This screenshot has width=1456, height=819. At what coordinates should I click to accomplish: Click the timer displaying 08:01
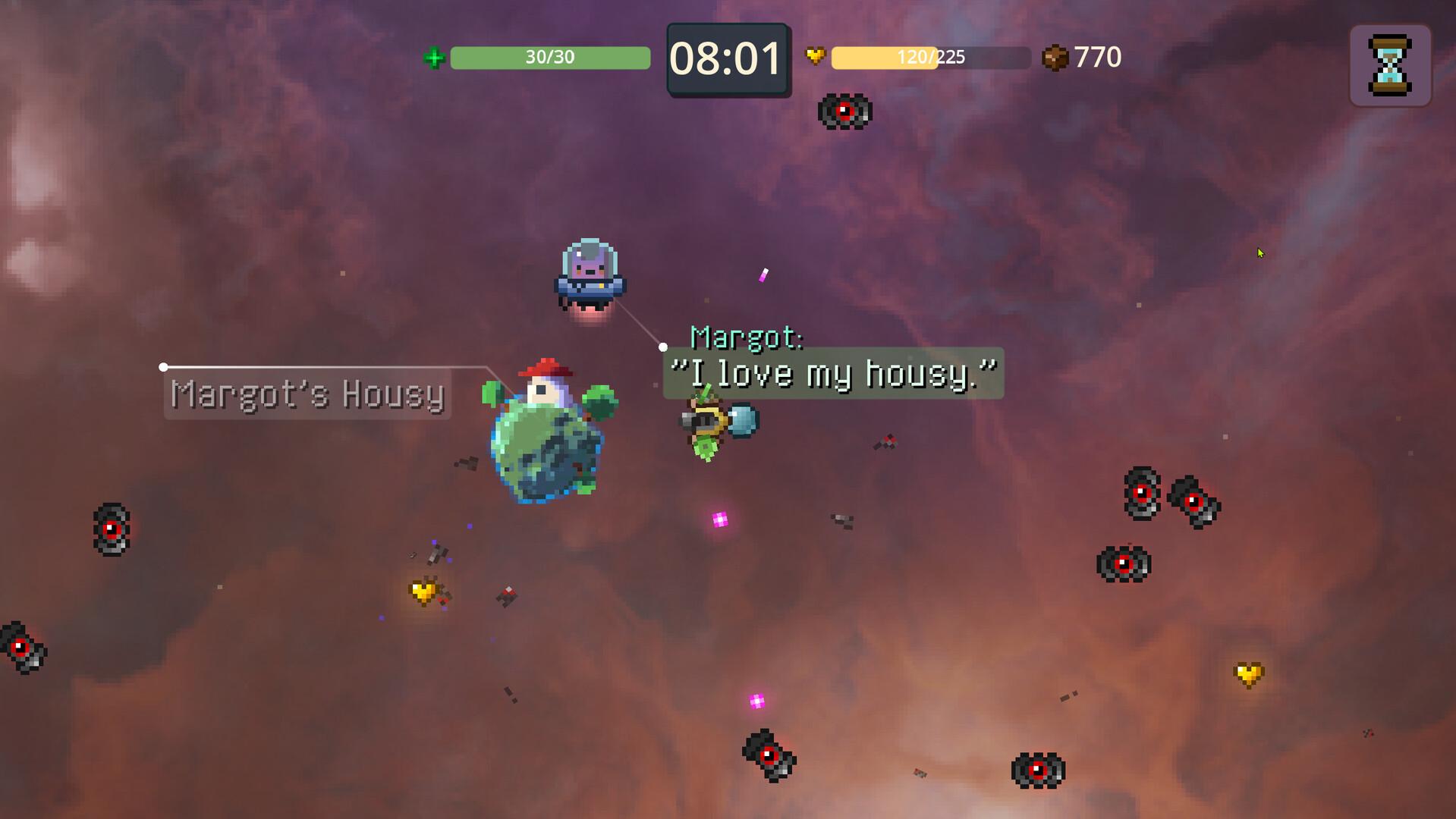tap(727, 59)
